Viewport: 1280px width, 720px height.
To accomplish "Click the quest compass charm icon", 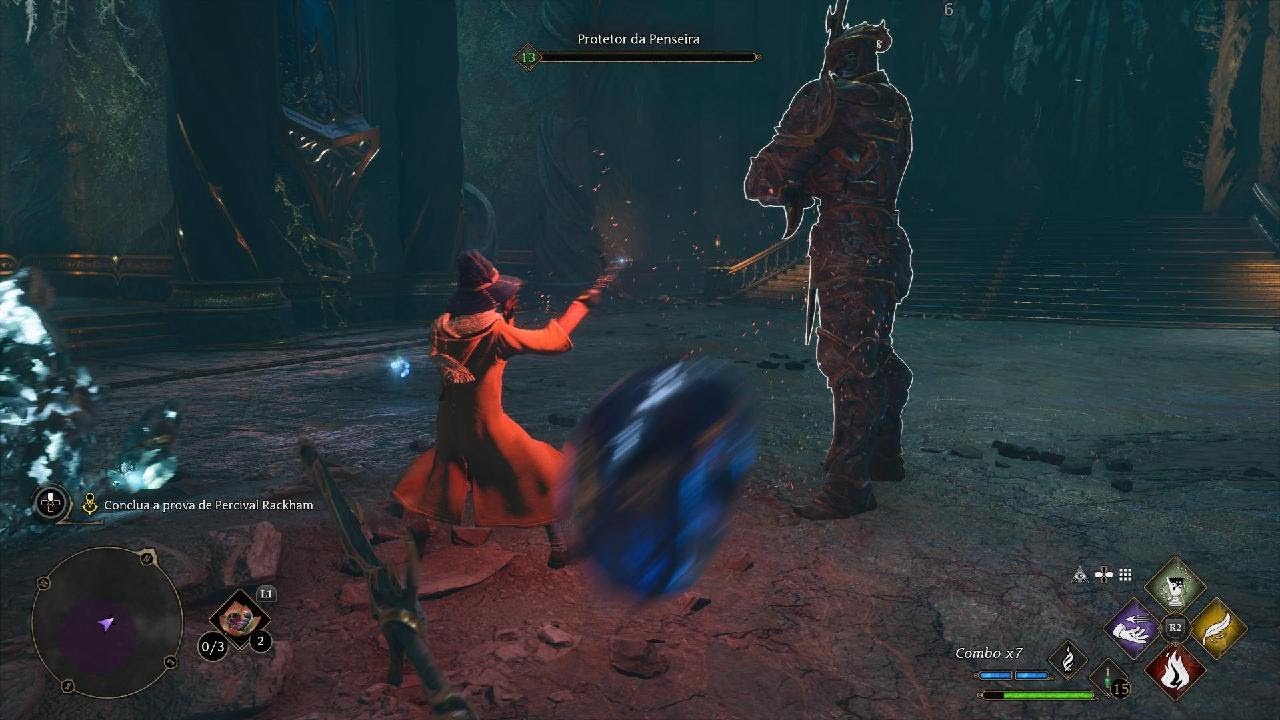I will pos(52,503).
